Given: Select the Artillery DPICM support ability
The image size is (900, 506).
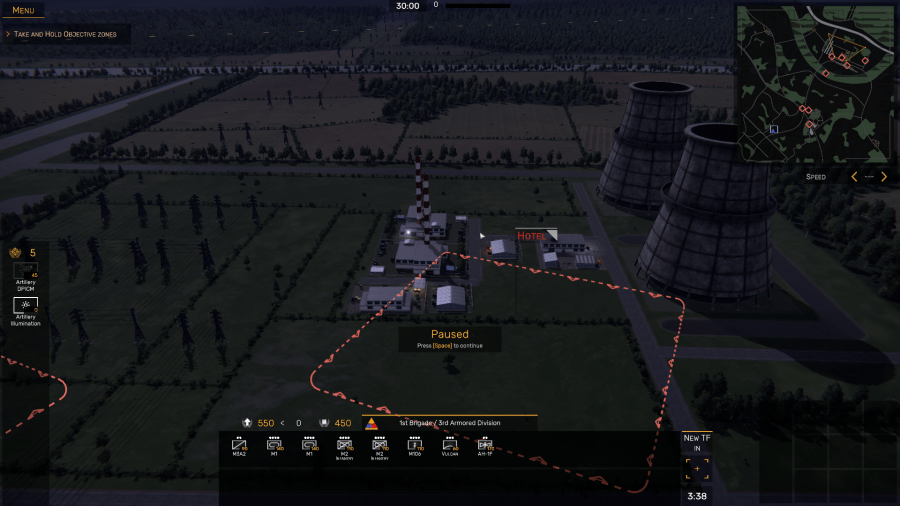Looking at the screenshot, I should point(26,273).
